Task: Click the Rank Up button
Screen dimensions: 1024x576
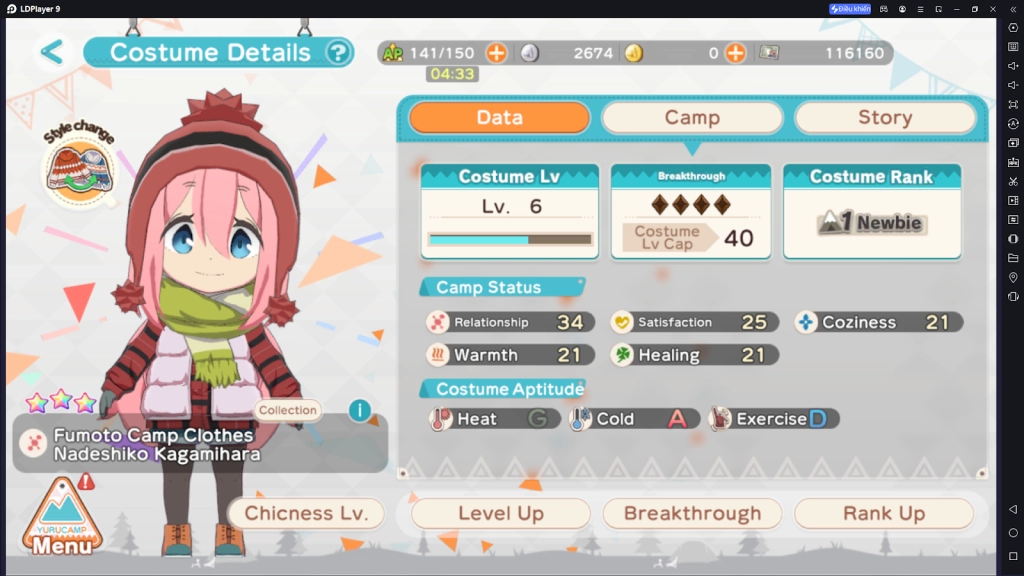Action: click(883, 513)
